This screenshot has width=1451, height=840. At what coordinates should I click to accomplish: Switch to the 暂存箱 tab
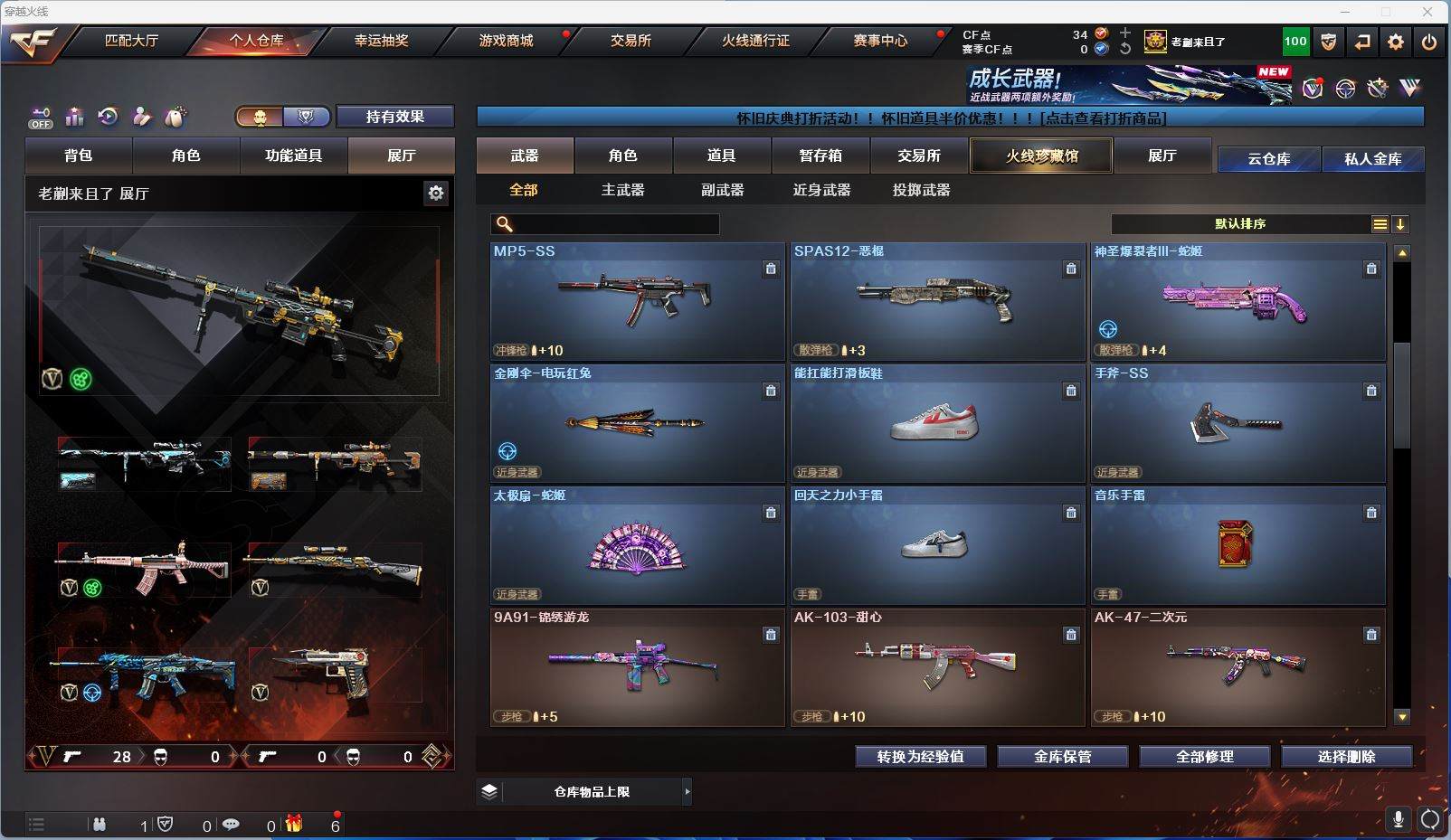(x=820, y=156)
